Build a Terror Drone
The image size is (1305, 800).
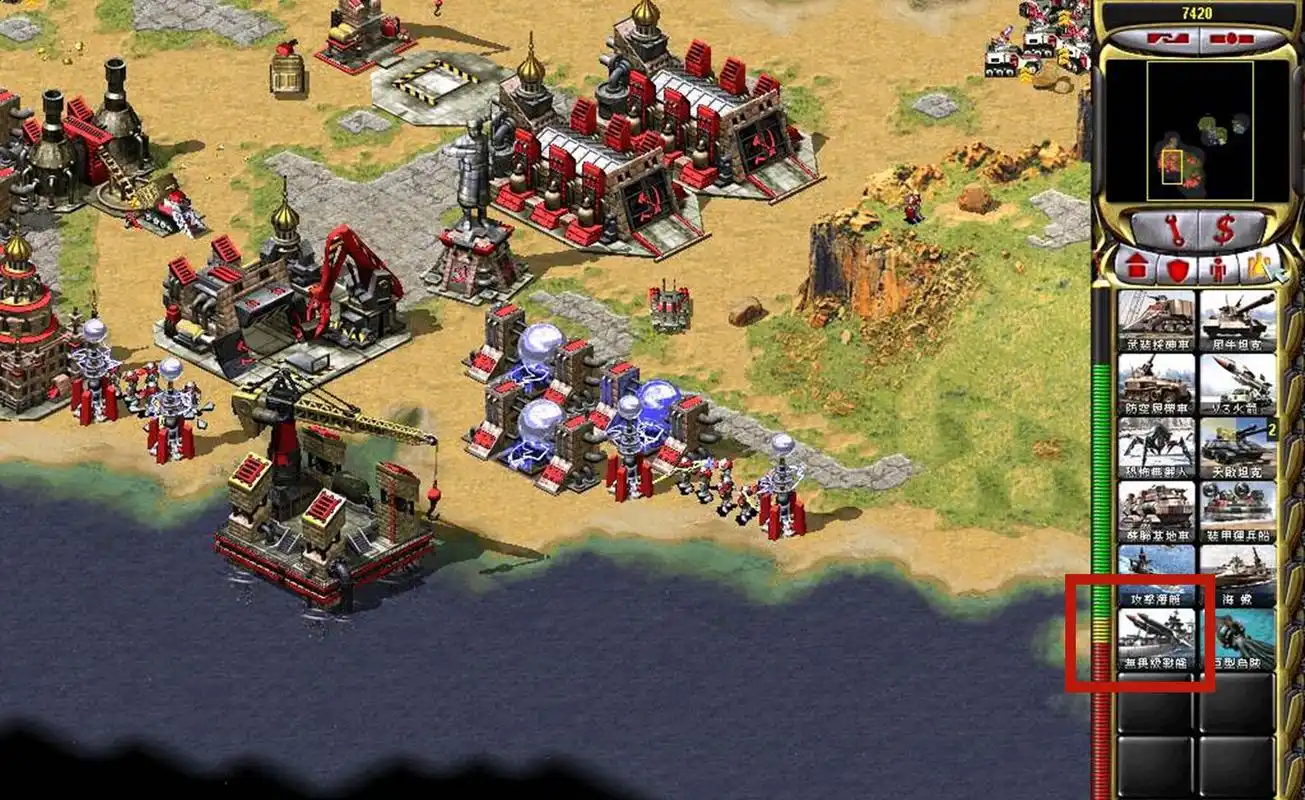pyautogui.click(x=1156, y=447)
